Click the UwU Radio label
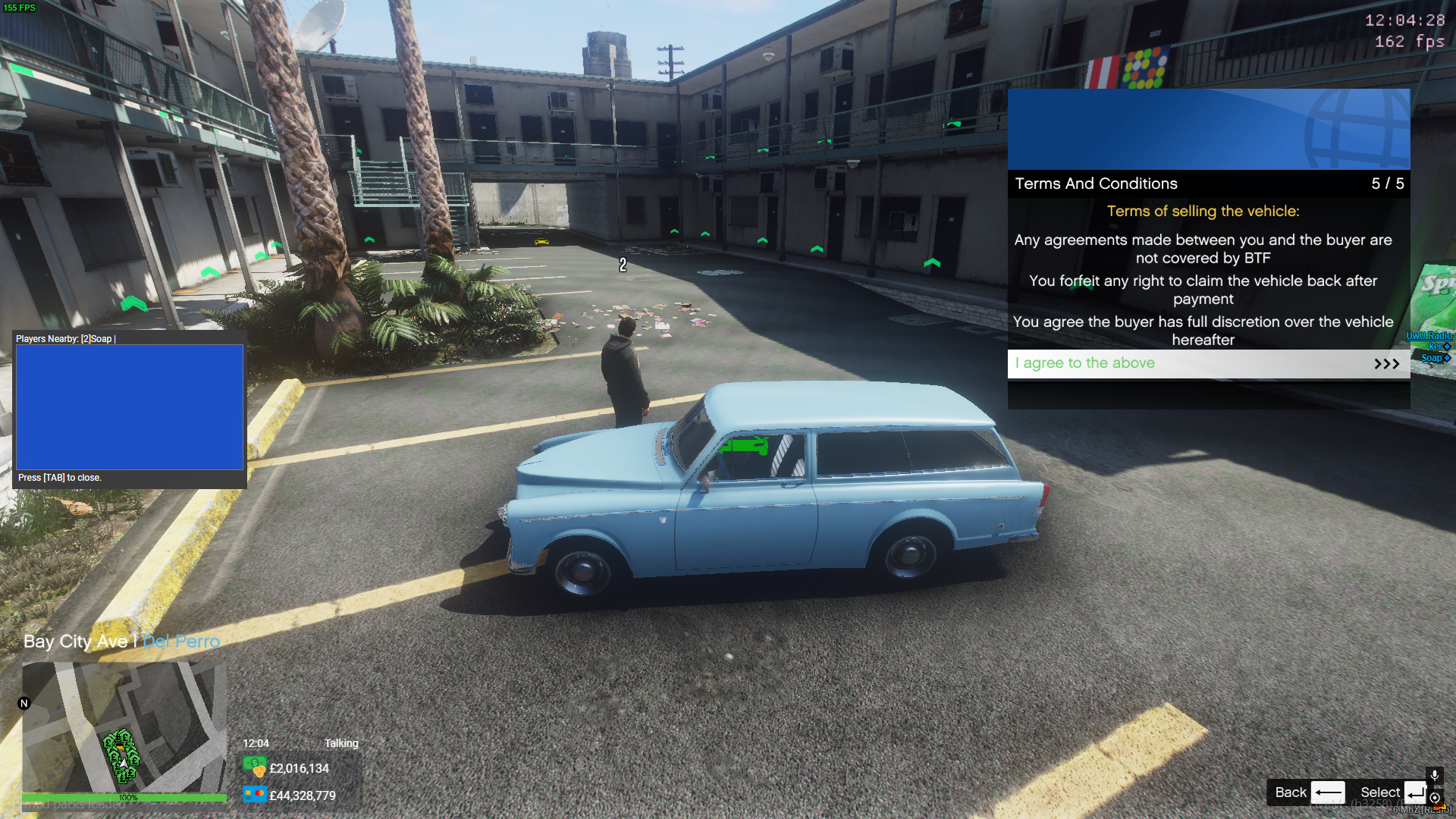 pyautogui.click(x=1429, y=336)
